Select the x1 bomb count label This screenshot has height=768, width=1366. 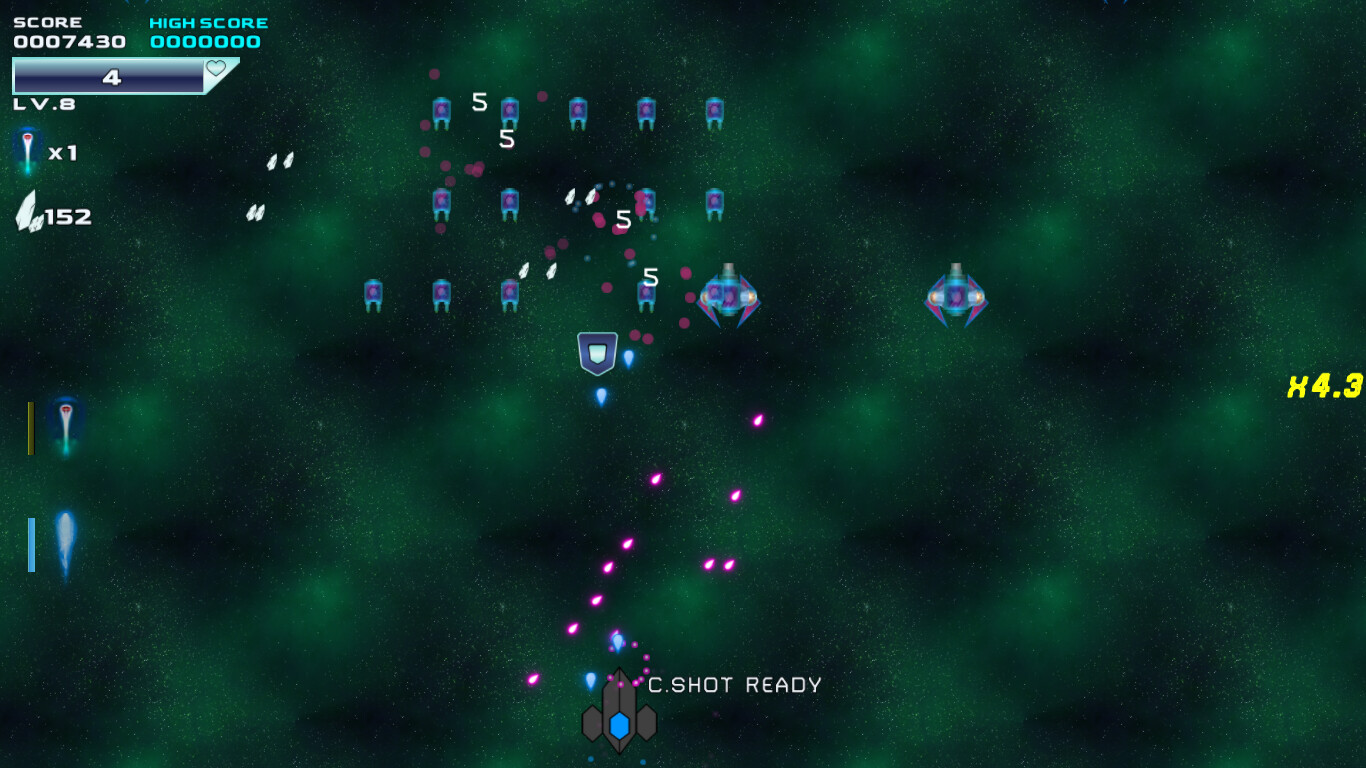point(62,152)
